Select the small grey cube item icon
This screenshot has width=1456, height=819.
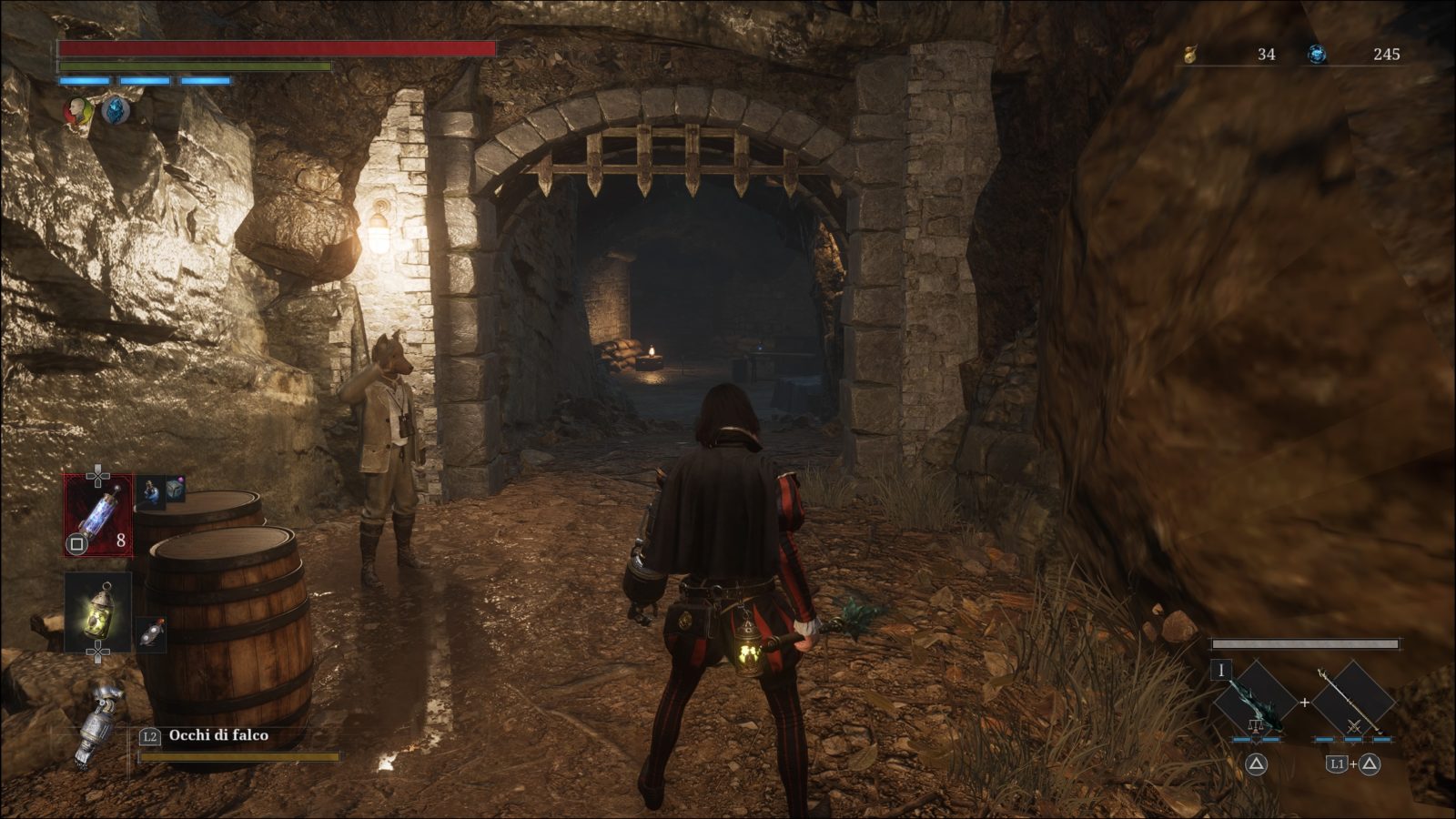coord(175,490)
